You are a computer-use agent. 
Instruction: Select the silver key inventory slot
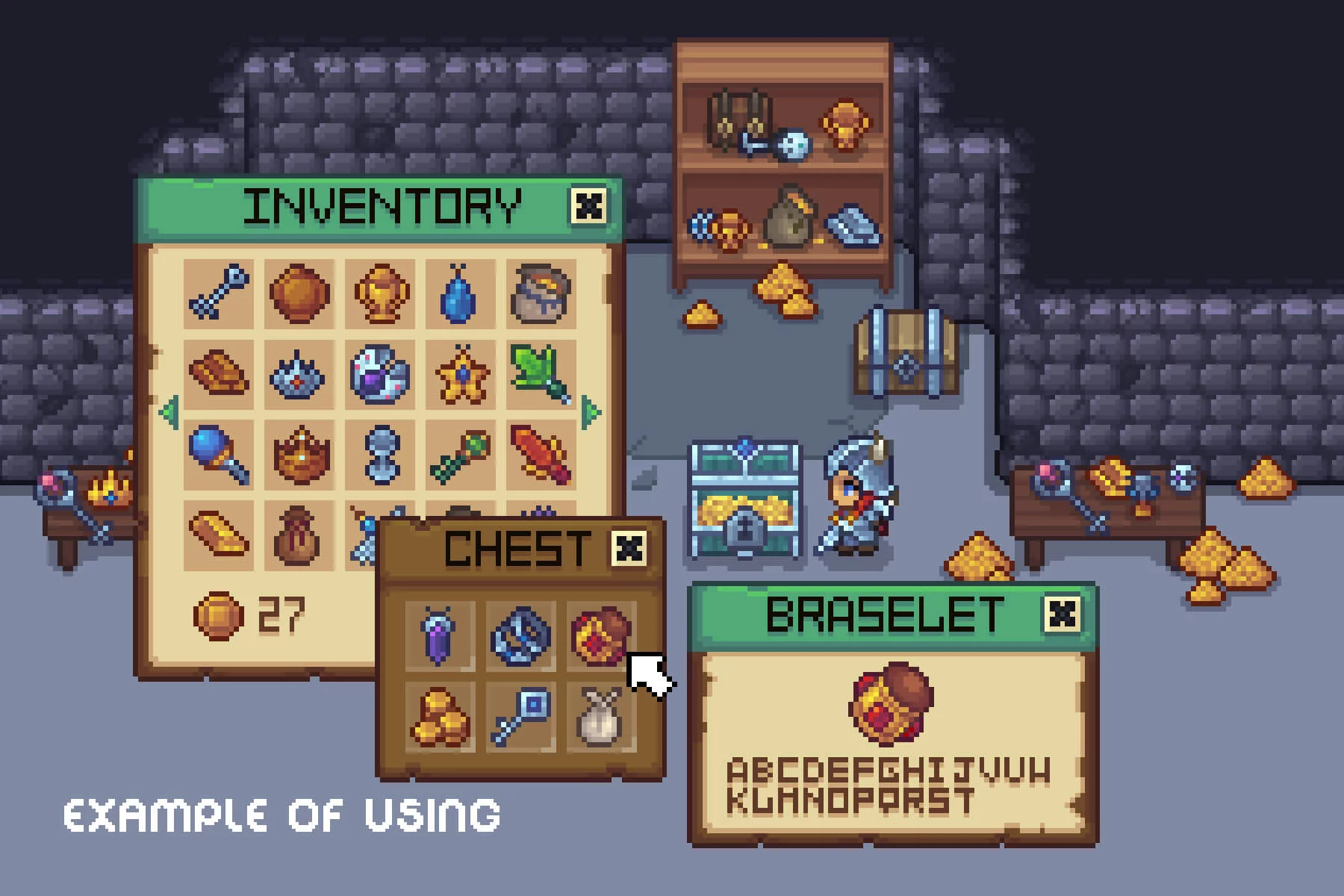[218, 293]
